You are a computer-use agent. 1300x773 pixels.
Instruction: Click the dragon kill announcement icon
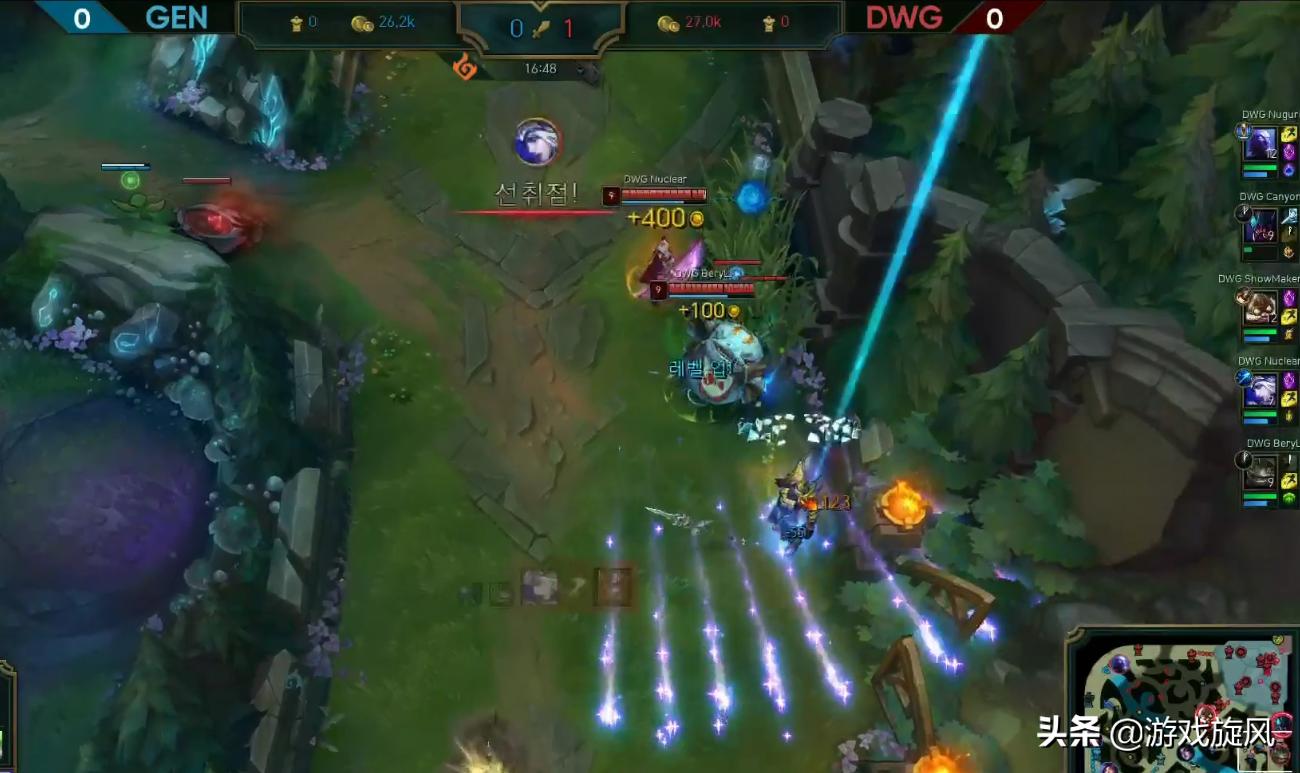point(539,142)
